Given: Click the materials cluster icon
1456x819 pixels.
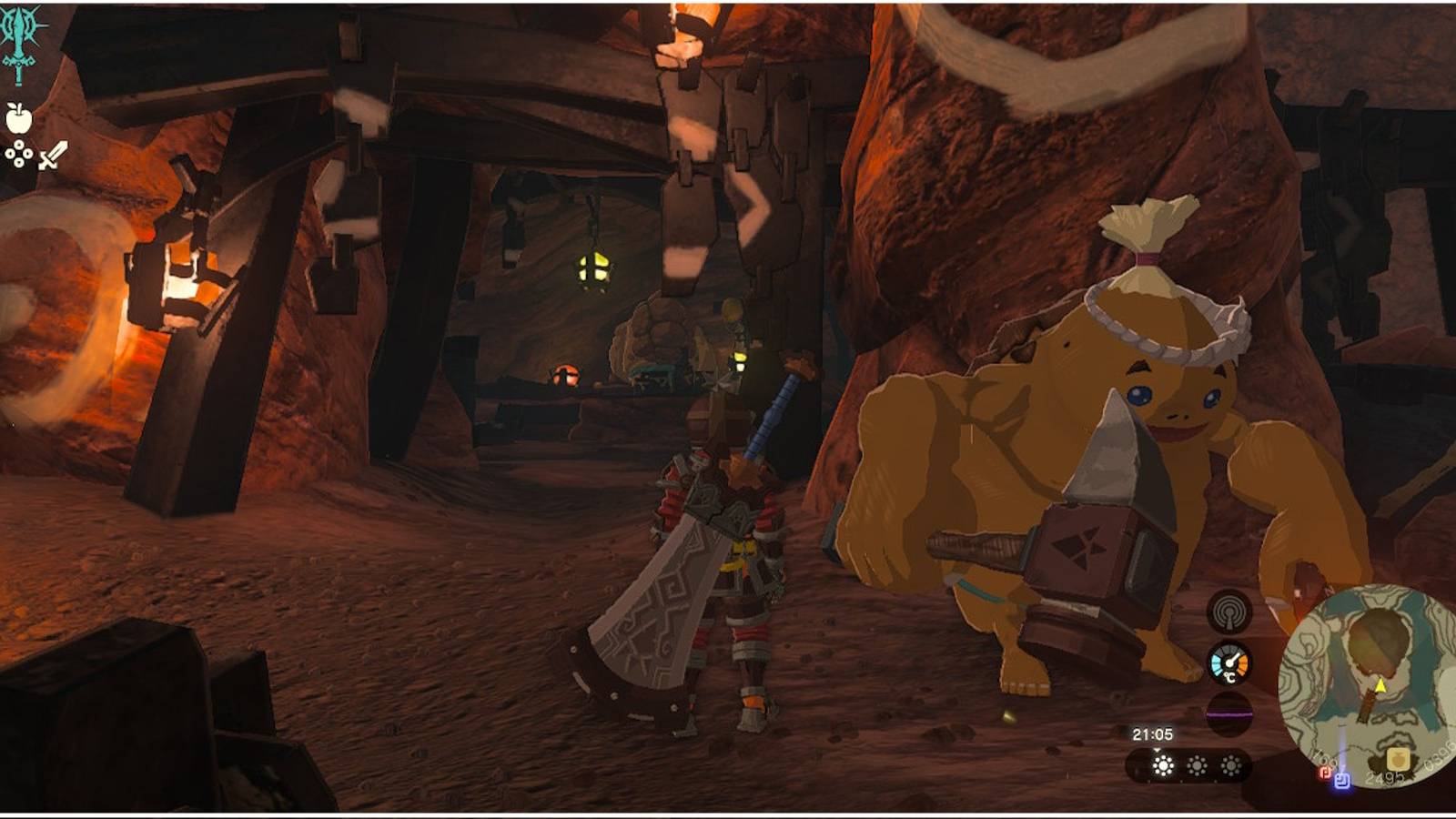Looking at the screenshot, I should point(18,153).
